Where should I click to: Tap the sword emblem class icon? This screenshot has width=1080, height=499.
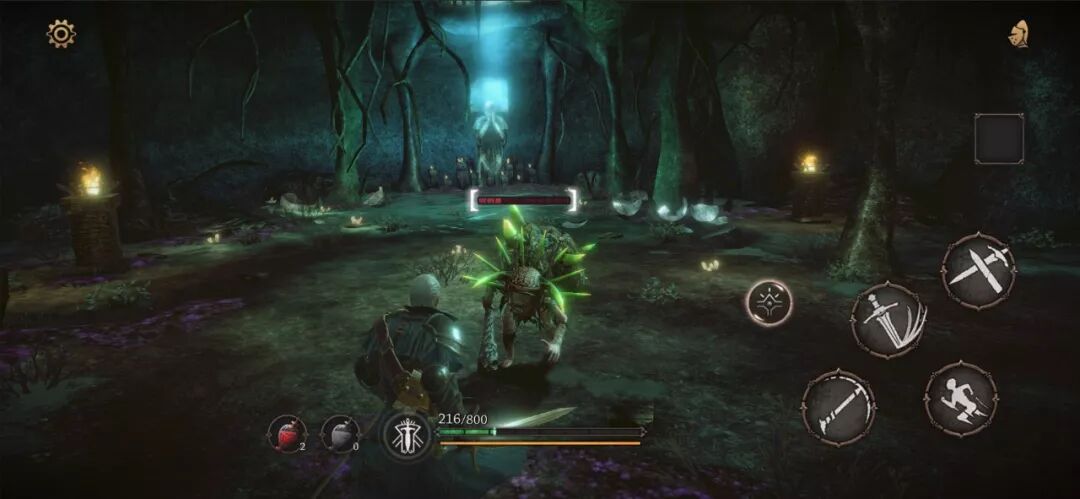click(406, 436)
